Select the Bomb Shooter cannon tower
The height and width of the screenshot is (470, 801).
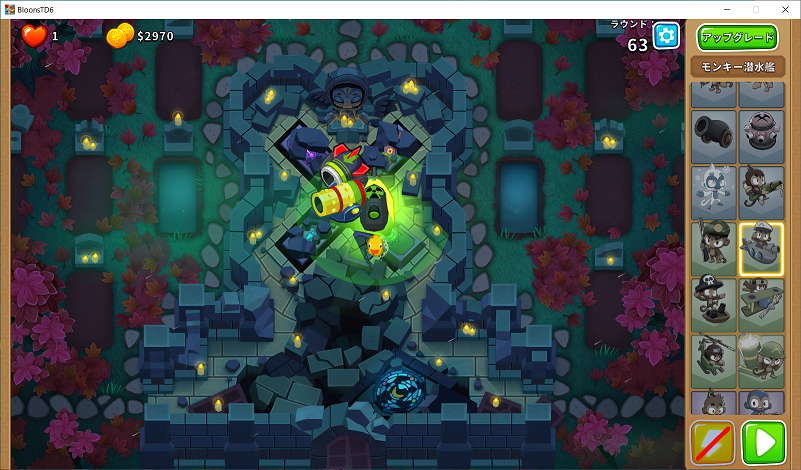point(713,132)
